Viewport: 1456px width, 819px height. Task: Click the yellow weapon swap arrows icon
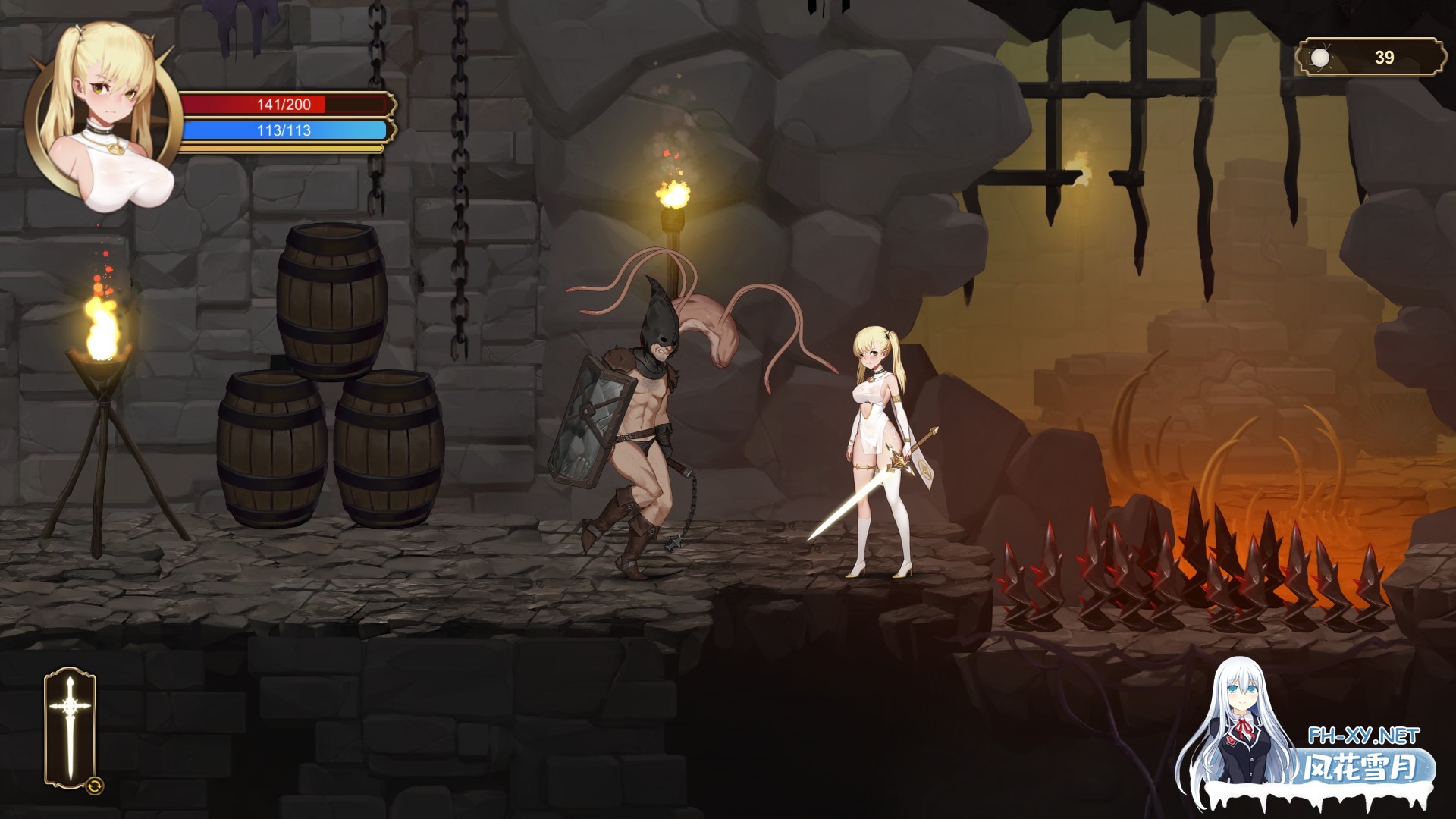[95, 786]
